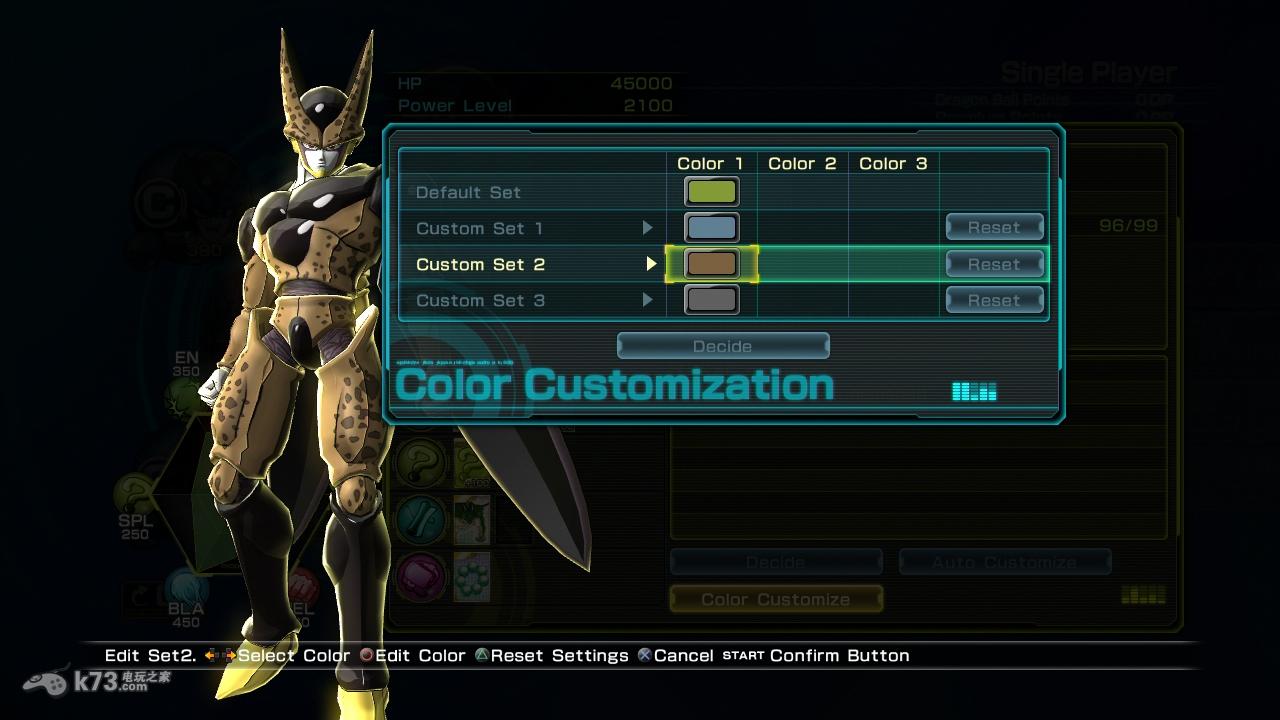Viewport: 1280px width, 720px height.
Task: Edit the brown Custom Set 2 swatch
Action: 711,264
